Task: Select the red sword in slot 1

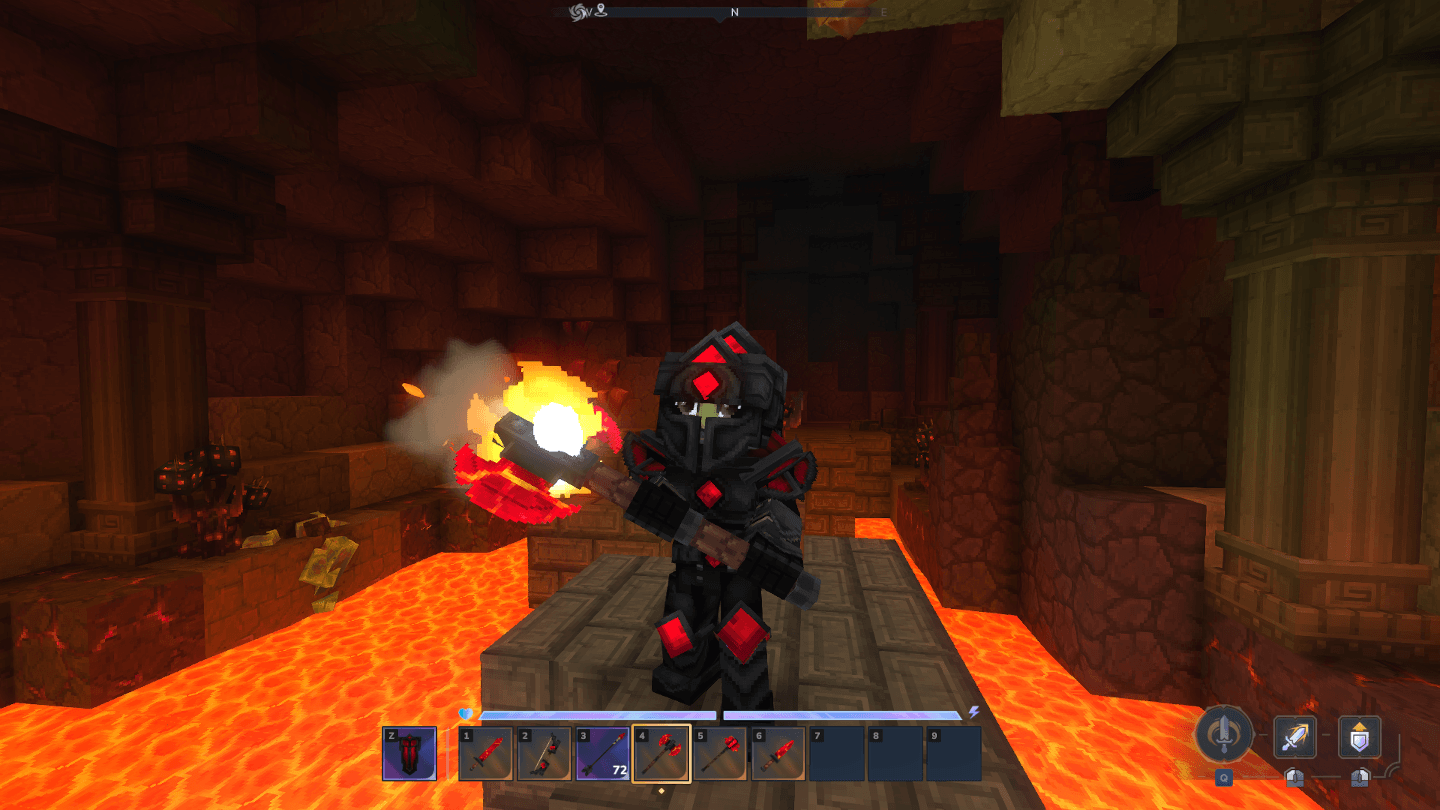Action: [x=486, y=754]
